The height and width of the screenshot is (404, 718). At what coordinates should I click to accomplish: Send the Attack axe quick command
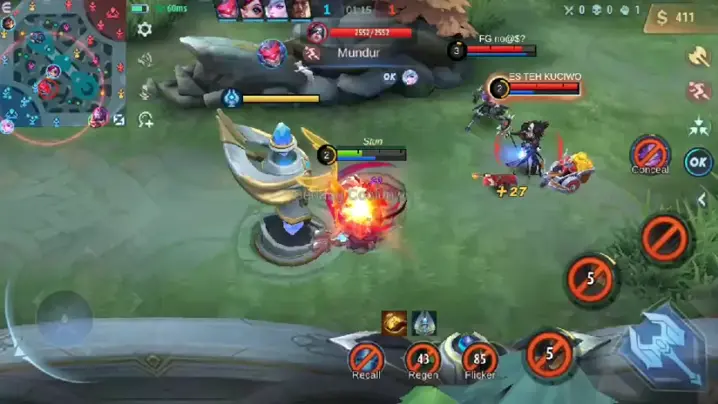(x=699, y=57)
